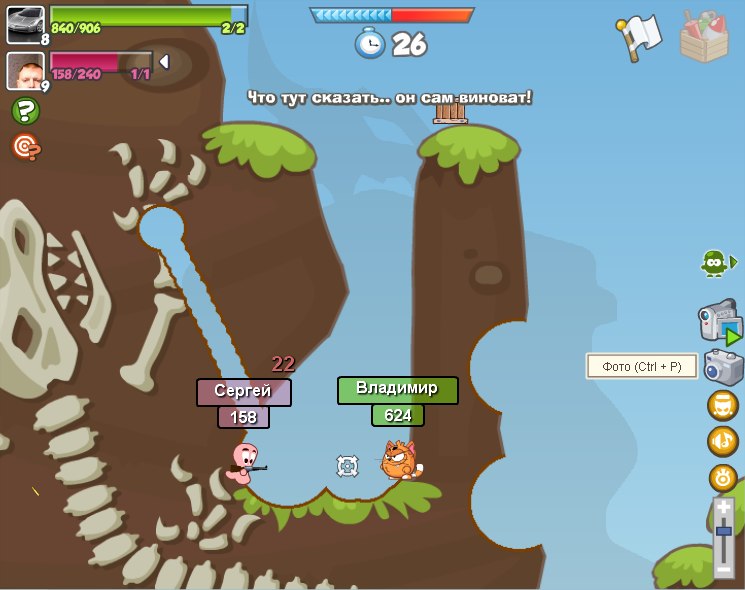Start recording with the video camera icon
Viewport: 745px width, 590px height.
point(720,323)
